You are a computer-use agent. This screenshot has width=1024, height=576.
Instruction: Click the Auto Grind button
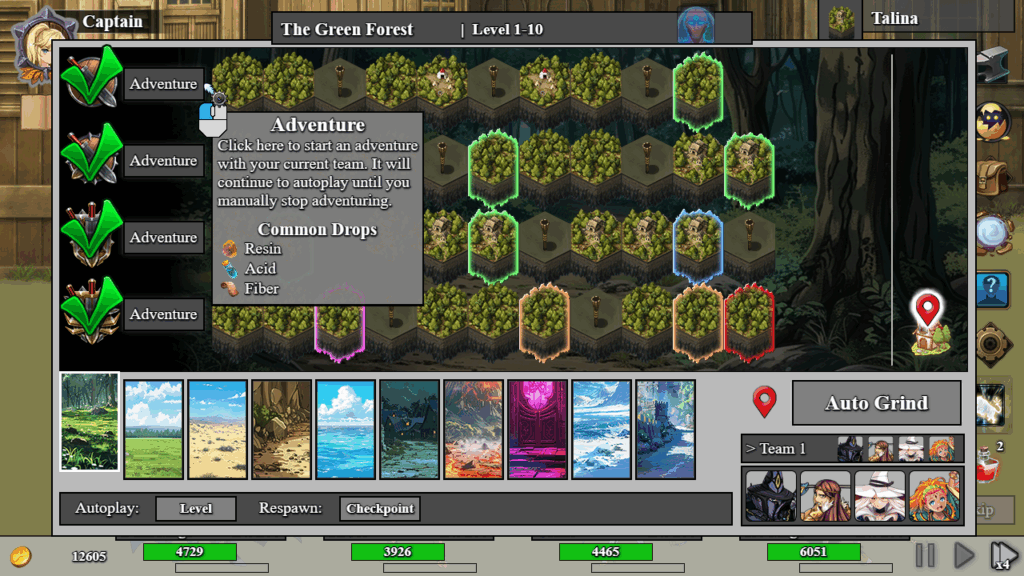876,403
